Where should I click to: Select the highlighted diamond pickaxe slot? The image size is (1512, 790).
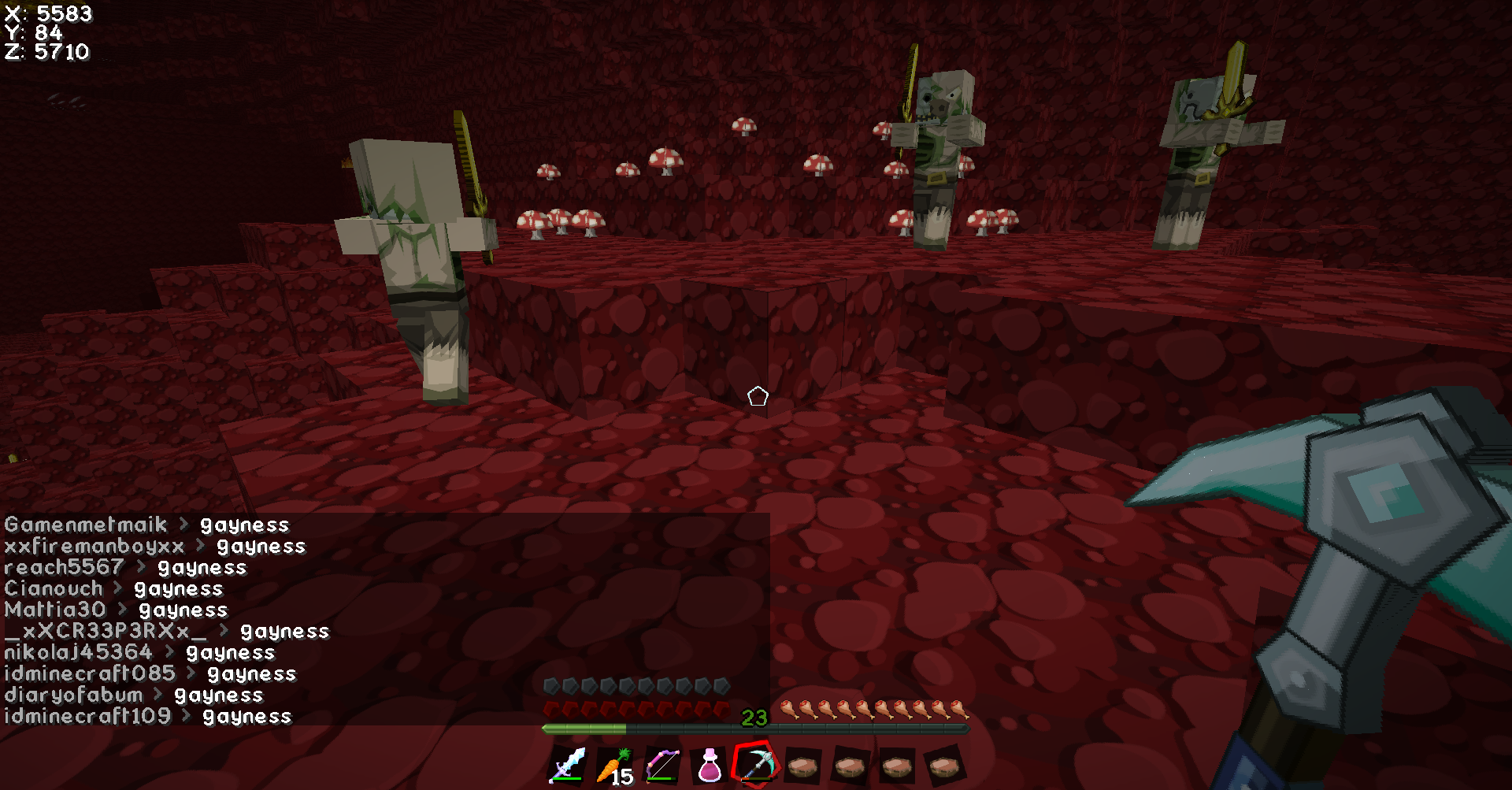click(x=756, y=763)
